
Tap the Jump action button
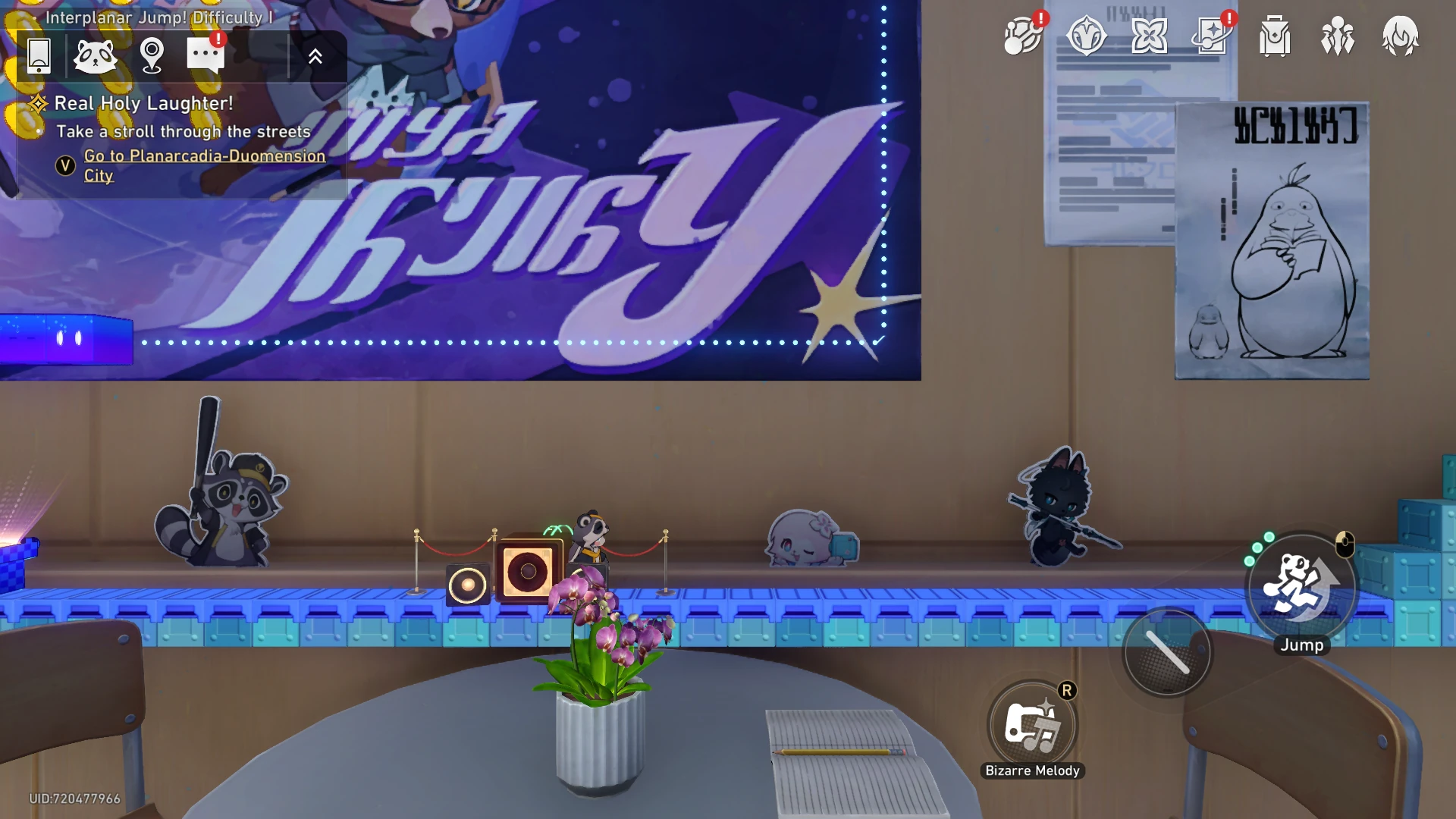point(1301,586)
